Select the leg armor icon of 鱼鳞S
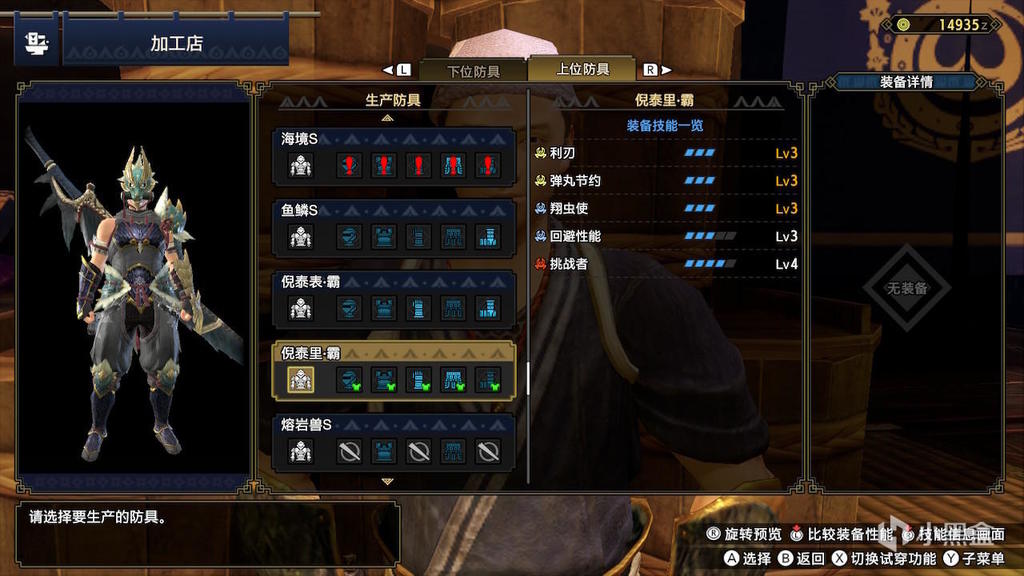 pyautogui.click(x=487, y=237)
